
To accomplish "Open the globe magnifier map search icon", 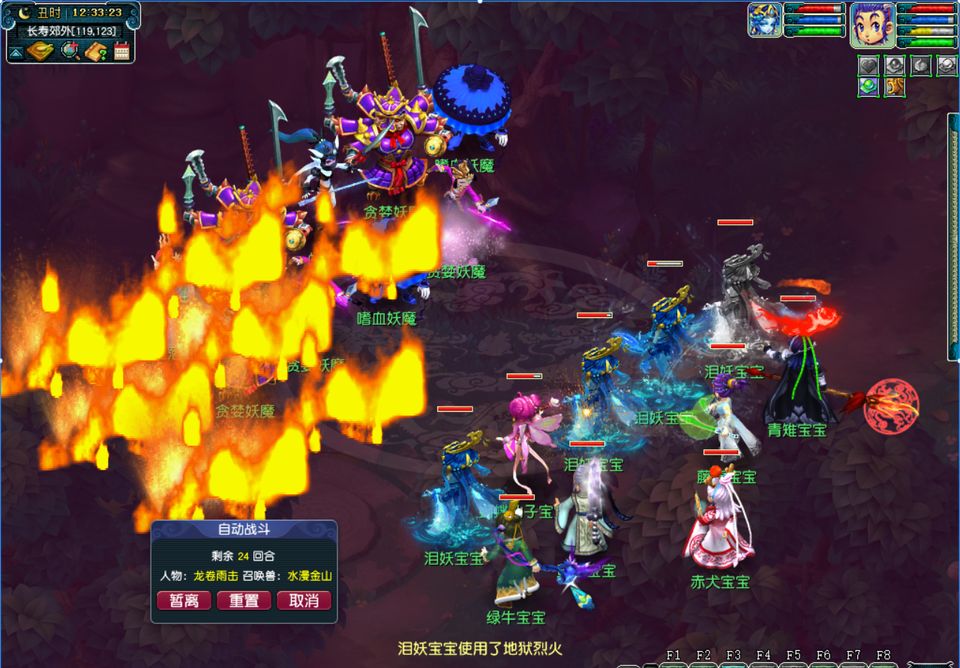I will 69,51.
